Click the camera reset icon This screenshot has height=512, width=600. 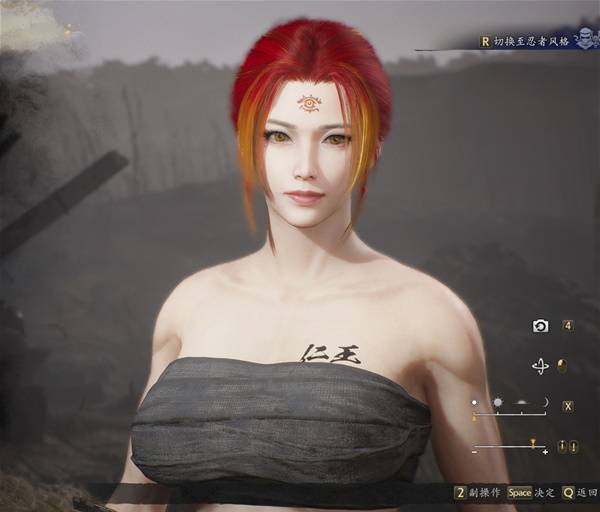(x=540, y=326)
